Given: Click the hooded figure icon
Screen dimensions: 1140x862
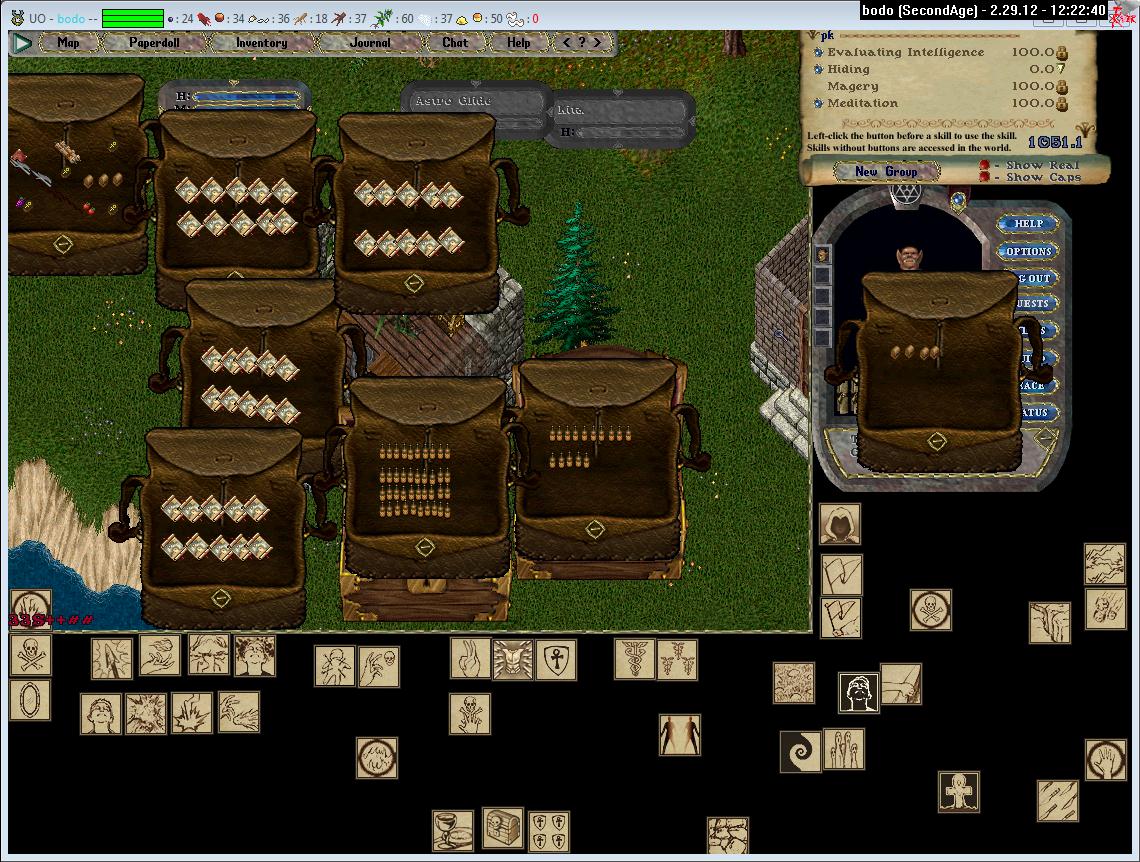Looking at the screenshot, I should (x=840, y=524).
